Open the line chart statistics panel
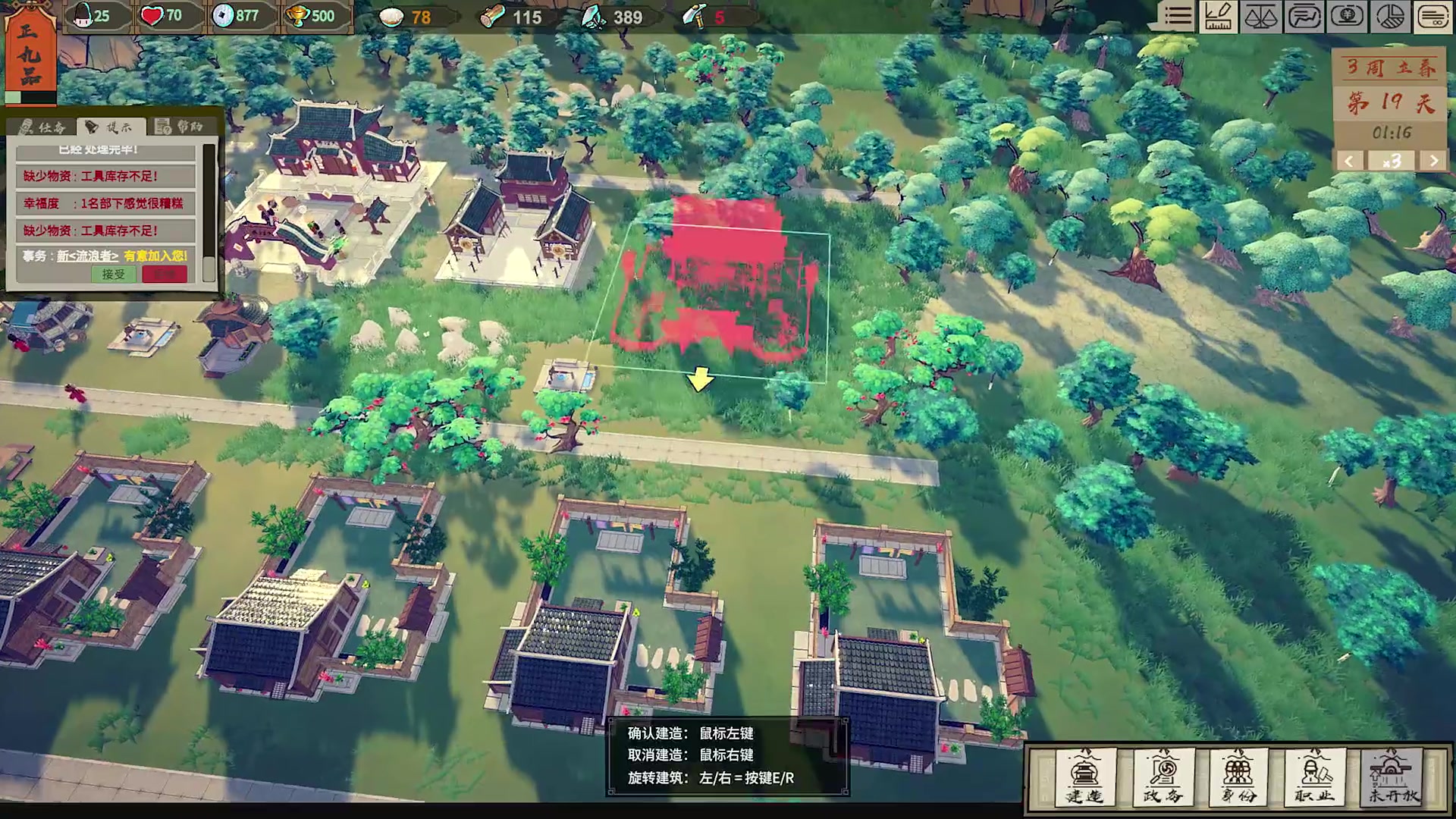1456x819 pixels. pyautogui.click(x=1304, y=17)
